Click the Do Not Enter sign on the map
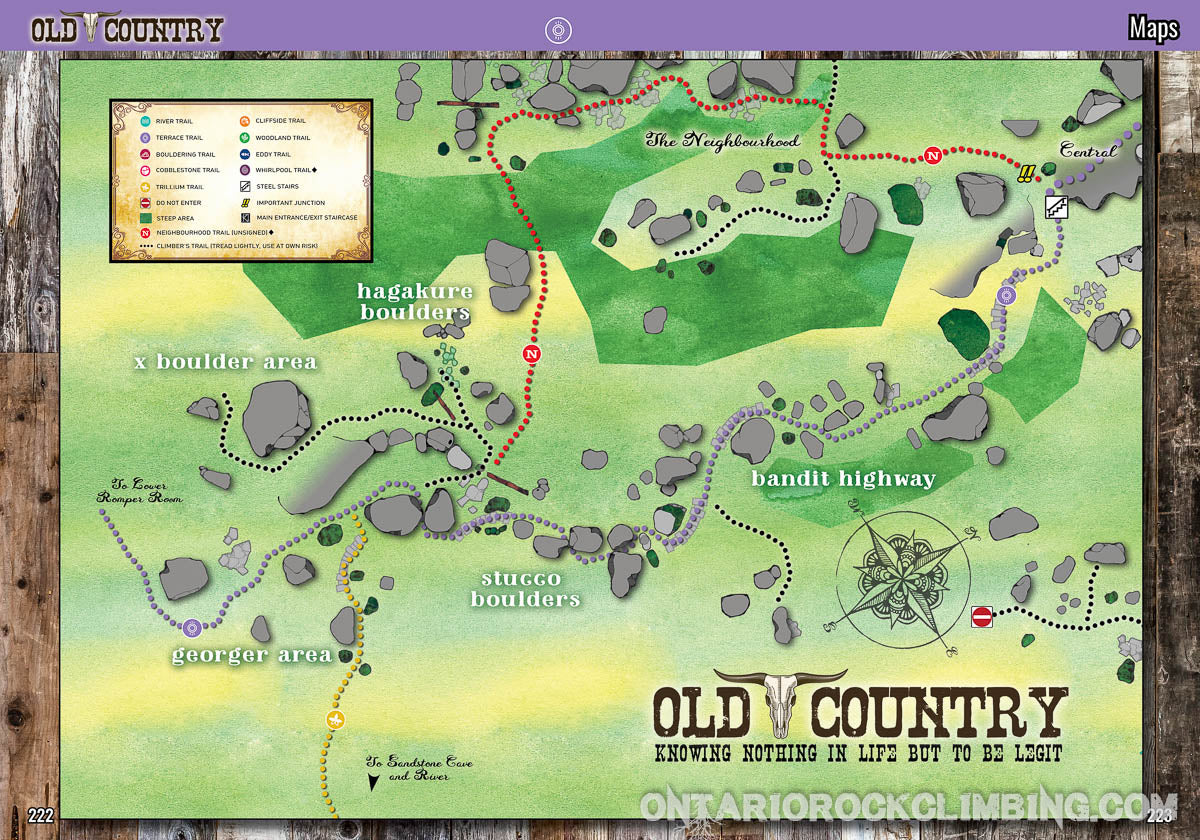Viewport: 1200px width, 840px height. tap(981, 617)
